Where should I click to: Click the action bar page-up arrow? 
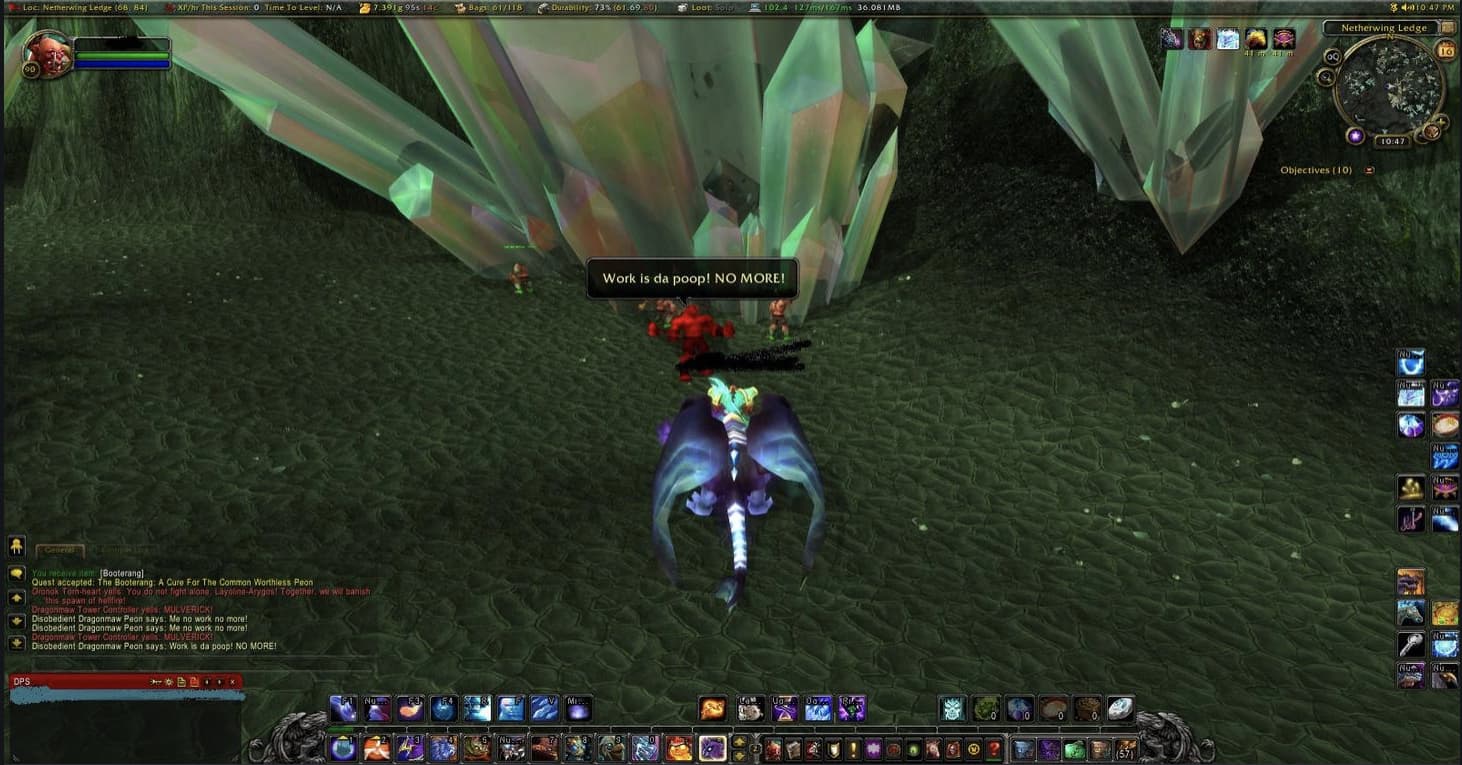pos(737,740)
